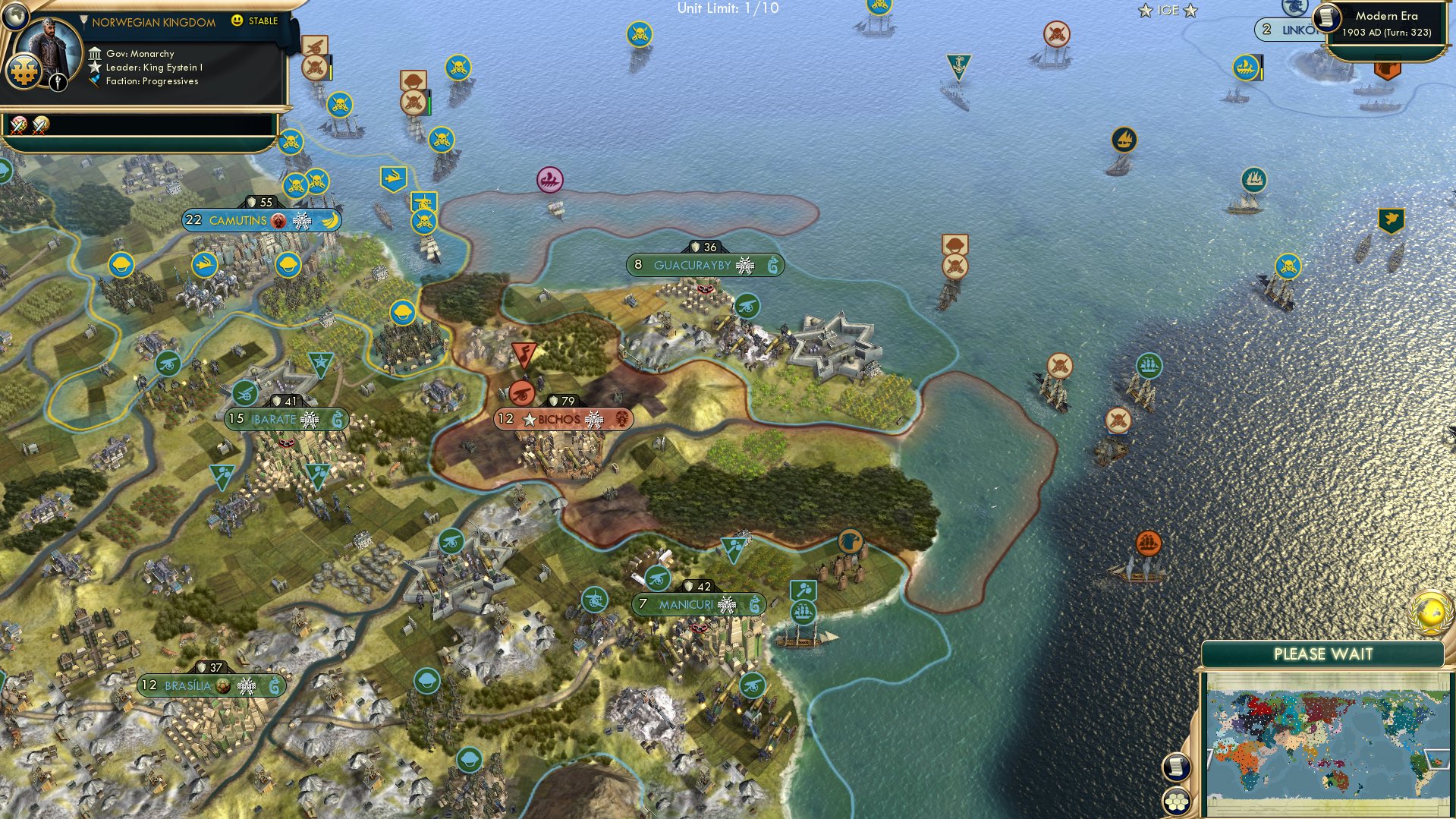Click the Manicuri city name
The width and height of the screenshot is (1456, 819).
pos(686,605)
